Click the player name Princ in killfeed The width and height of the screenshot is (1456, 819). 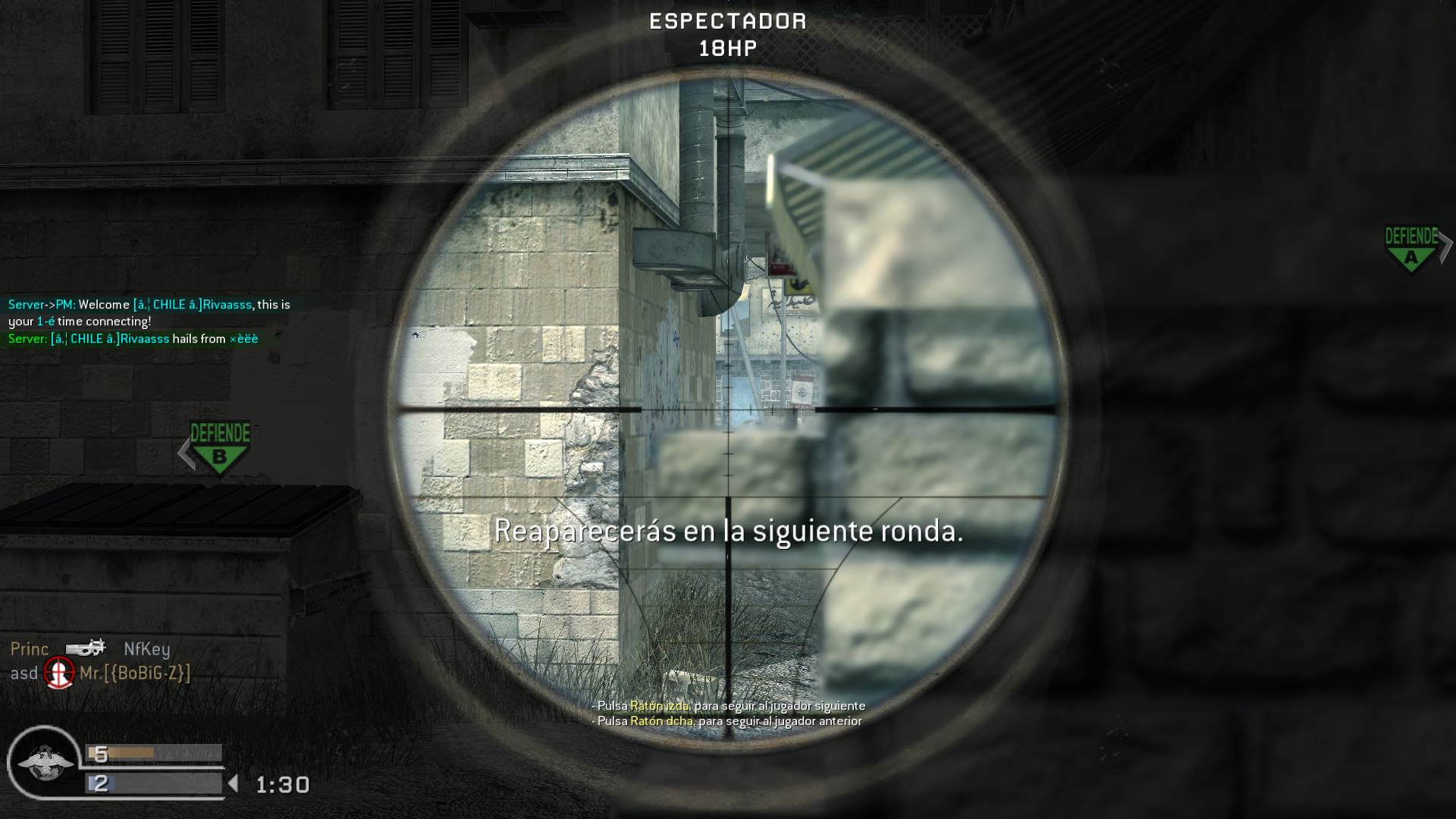pos(30,648)
